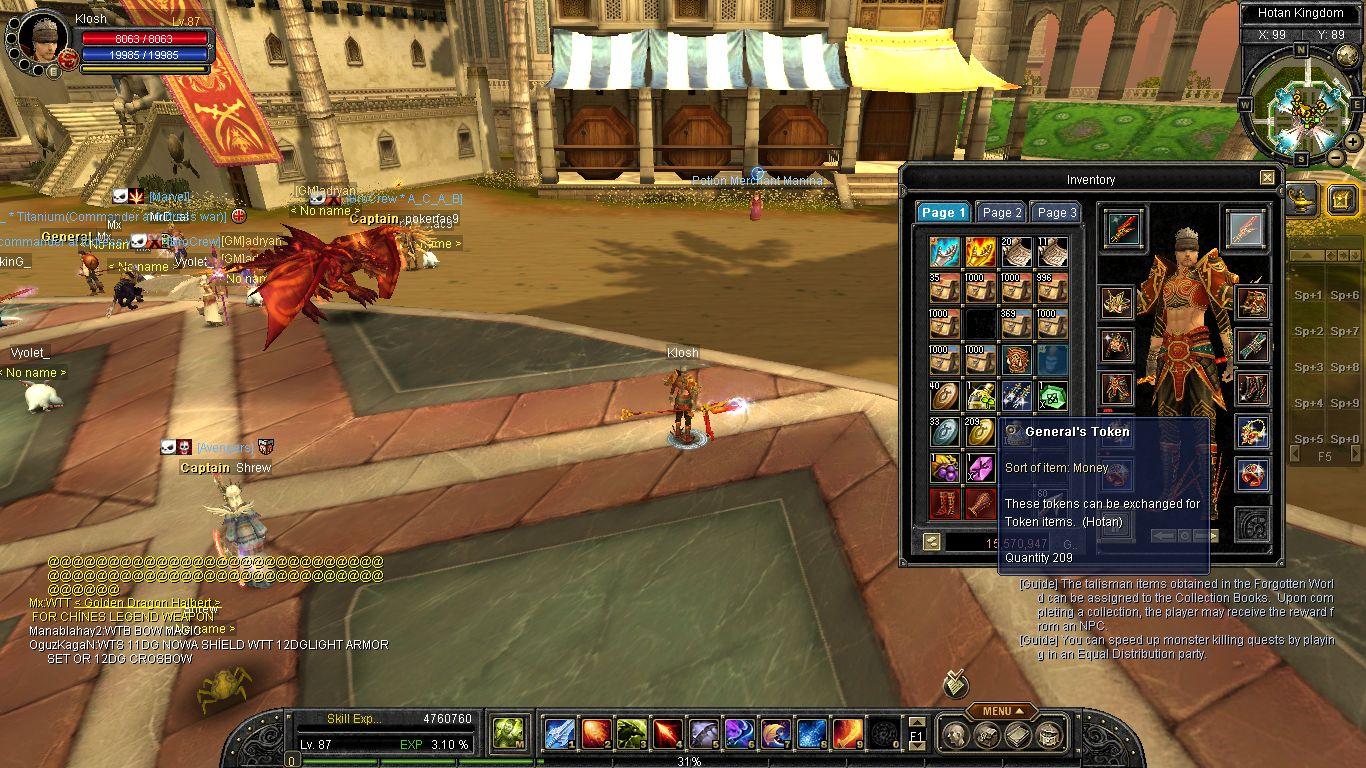
Task: Zoom out the minimap with minus button
Action: click(1336, 157)
